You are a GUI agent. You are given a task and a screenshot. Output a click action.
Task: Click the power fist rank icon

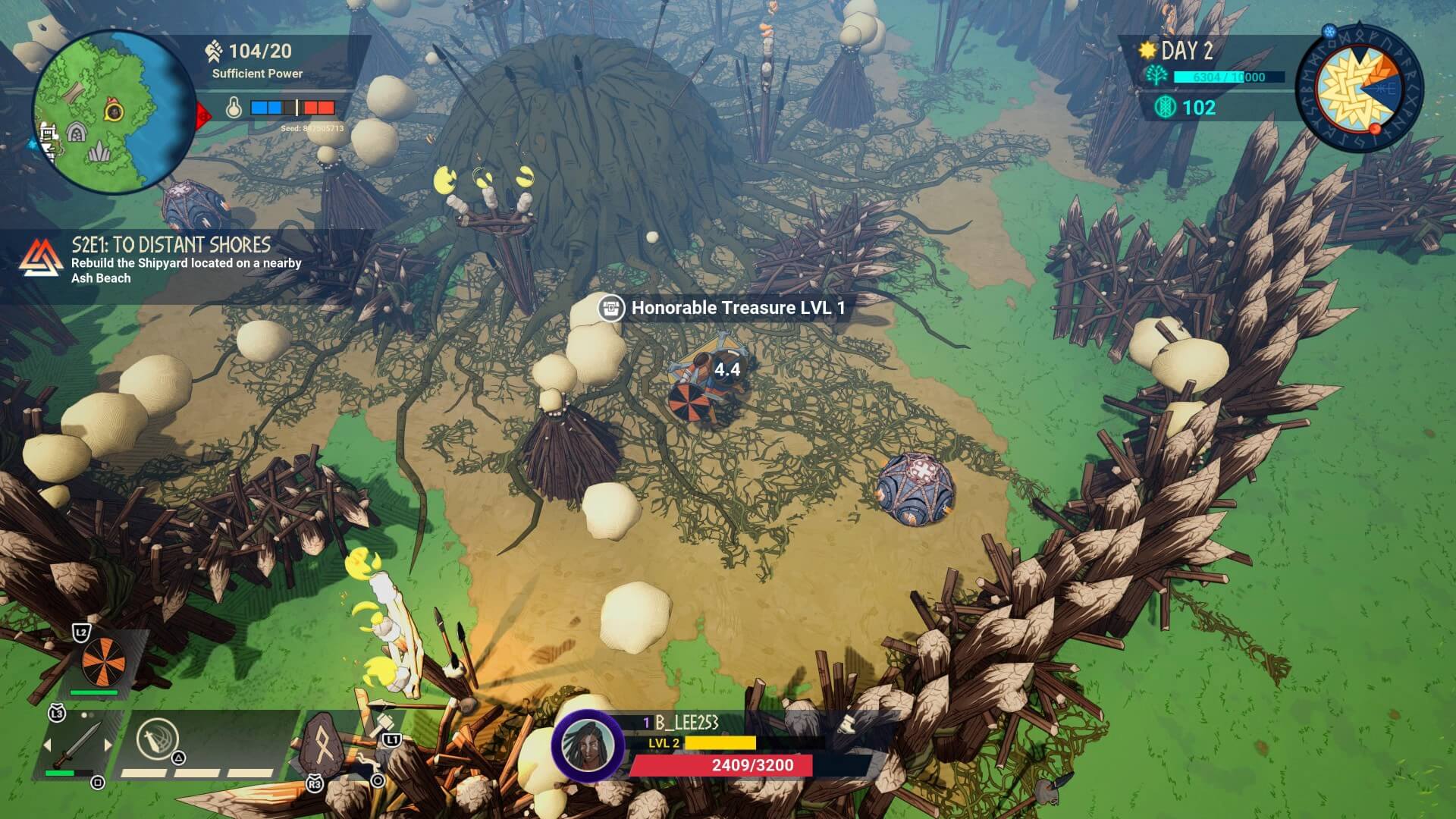[x=214, y=52]
